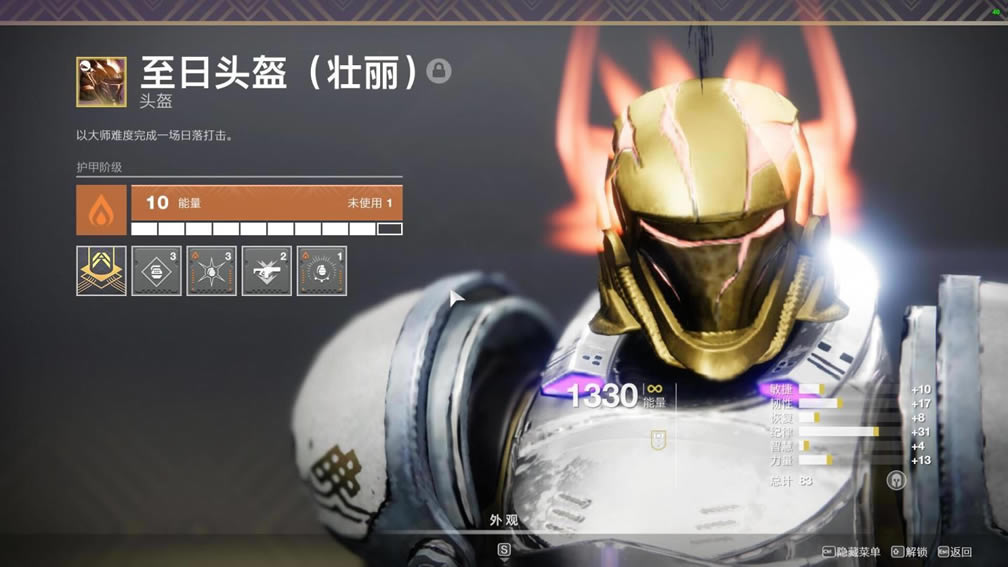Select the diamond-framed mod costing 3 energy
Screen dimensions: 1008x567
(156, 271)
